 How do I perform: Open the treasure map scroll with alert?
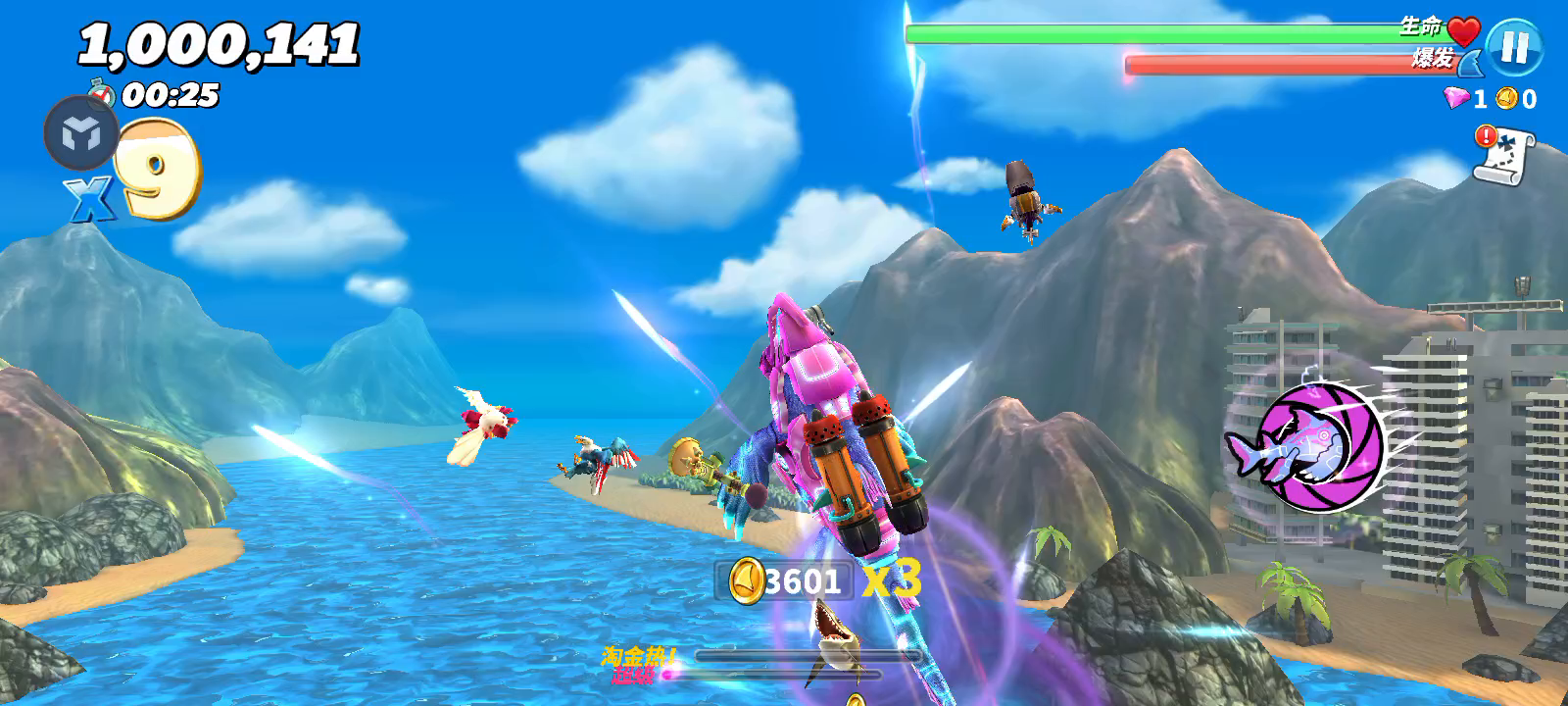click(x=1504, y=155)
